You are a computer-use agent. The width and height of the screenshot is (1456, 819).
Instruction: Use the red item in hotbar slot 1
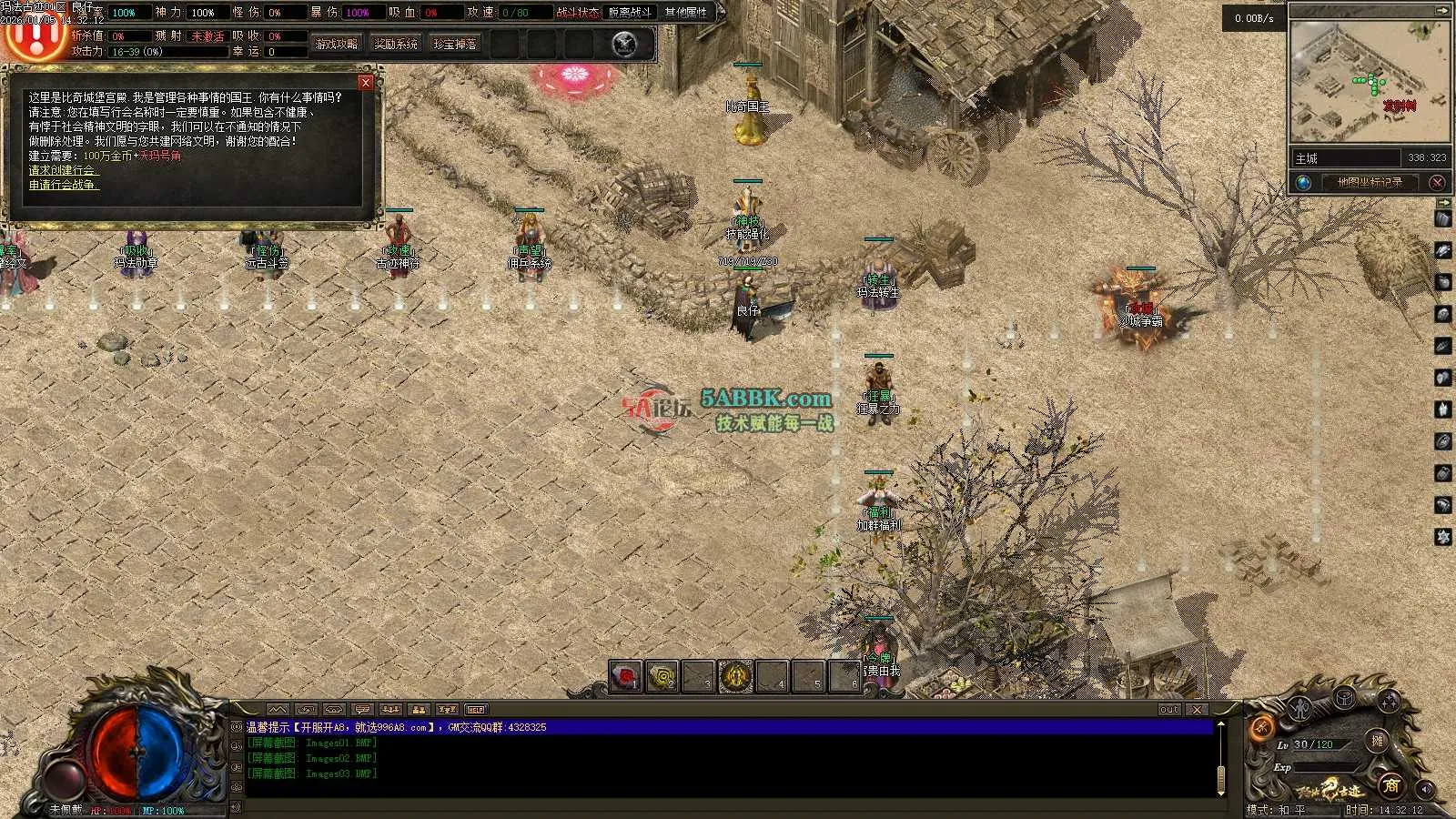coord(625,677)
